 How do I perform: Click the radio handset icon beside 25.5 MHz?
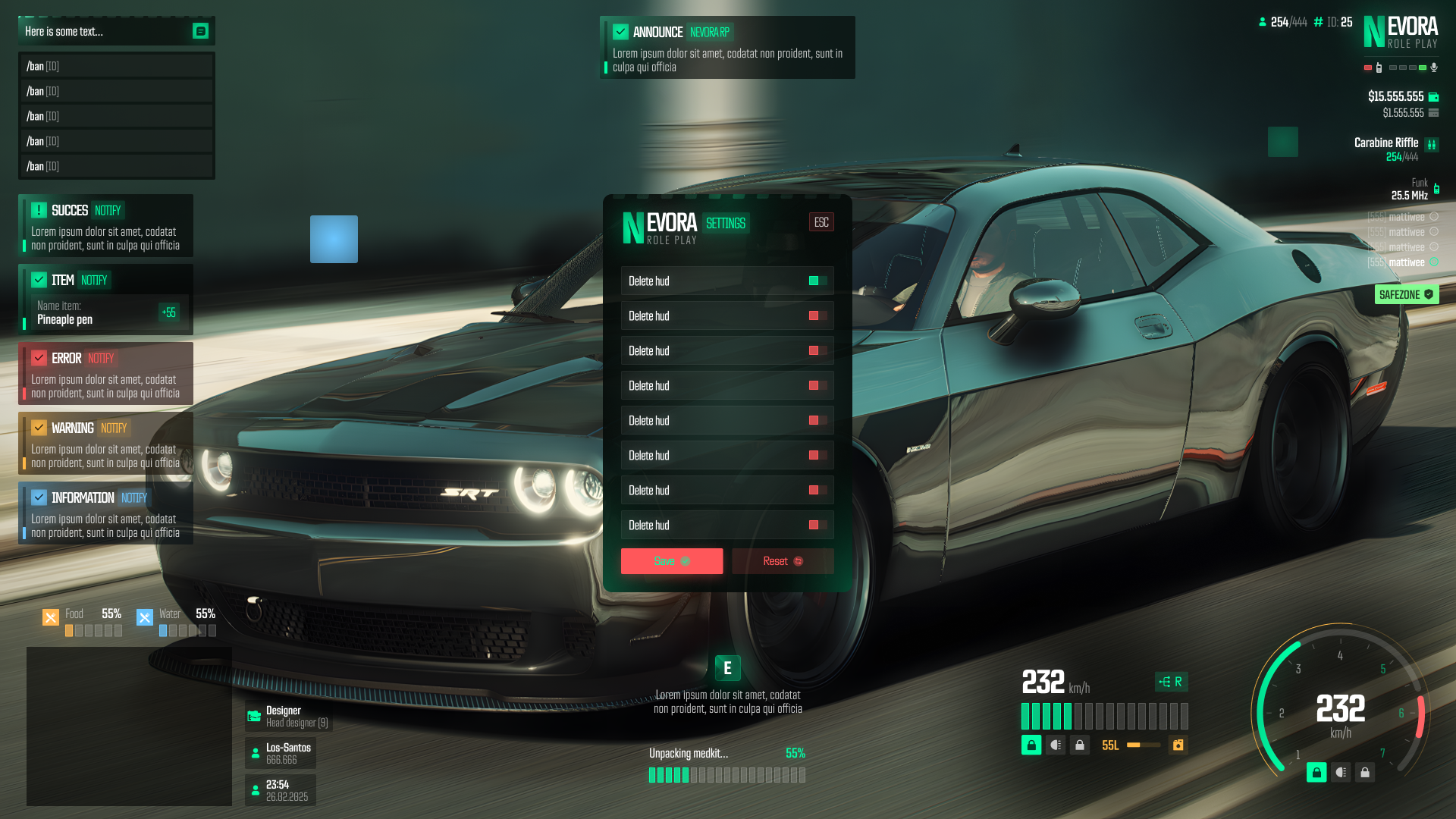point(1437,190)
